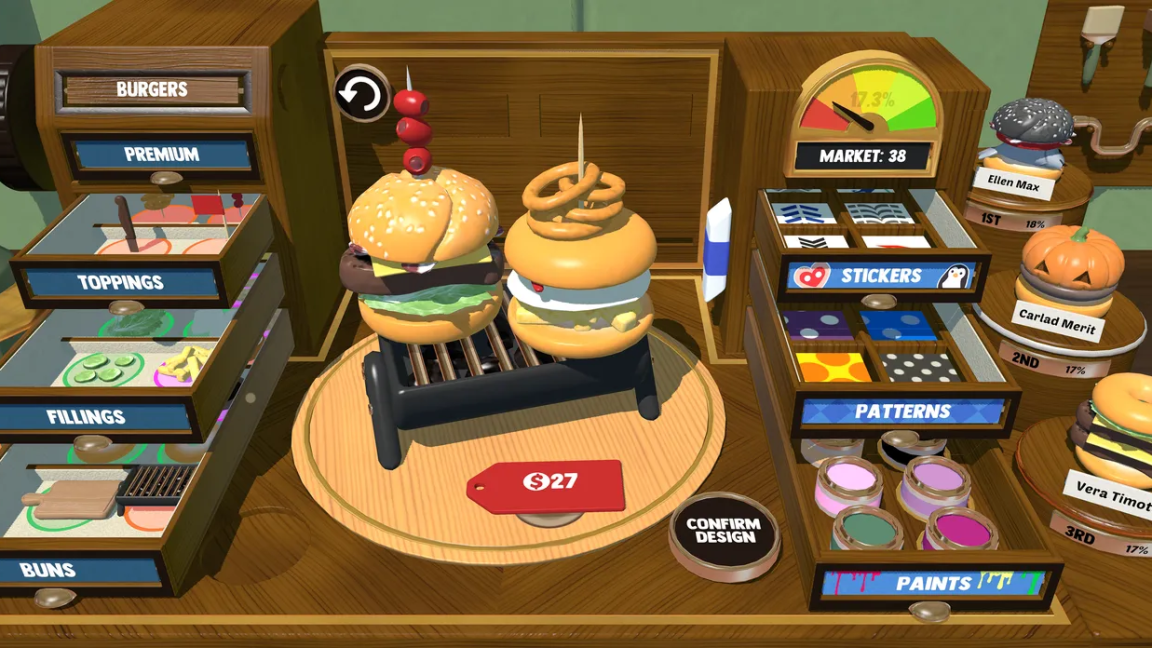1152x648 pixels.
Task: Pick the french fries filling
Action: [184, 366]
